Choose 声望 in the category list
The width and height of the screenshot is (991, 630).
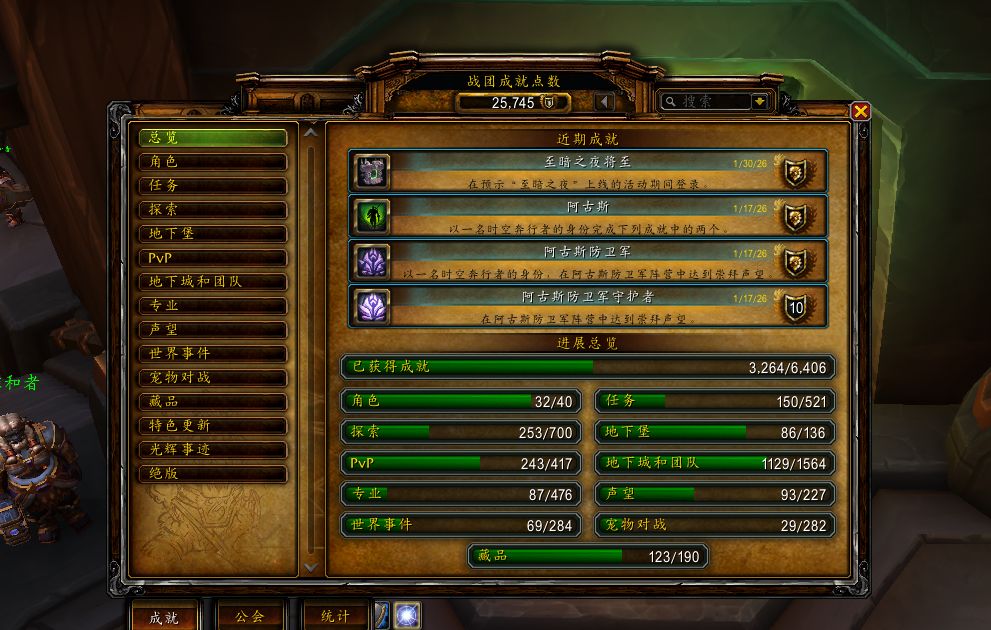(213, 330)
